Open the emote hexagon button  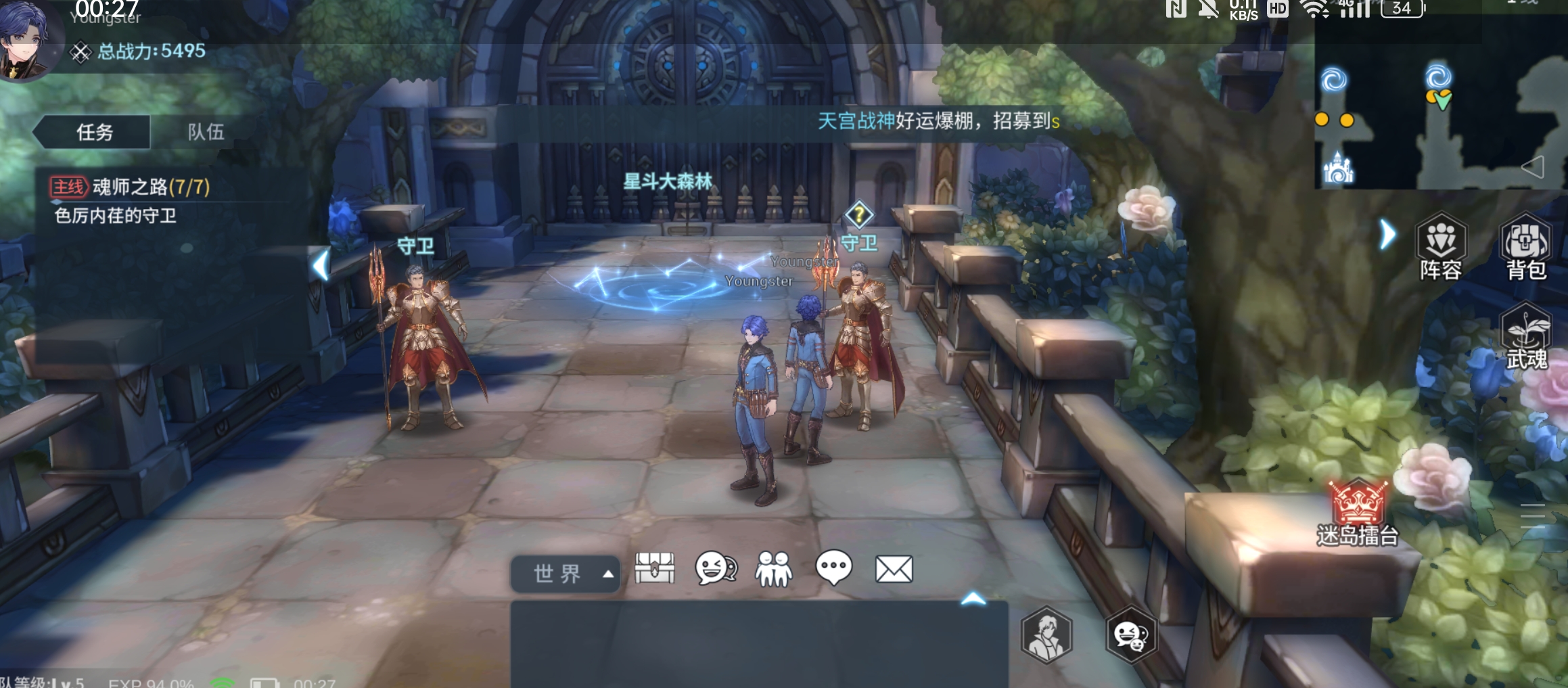(x=1130, y=635)
